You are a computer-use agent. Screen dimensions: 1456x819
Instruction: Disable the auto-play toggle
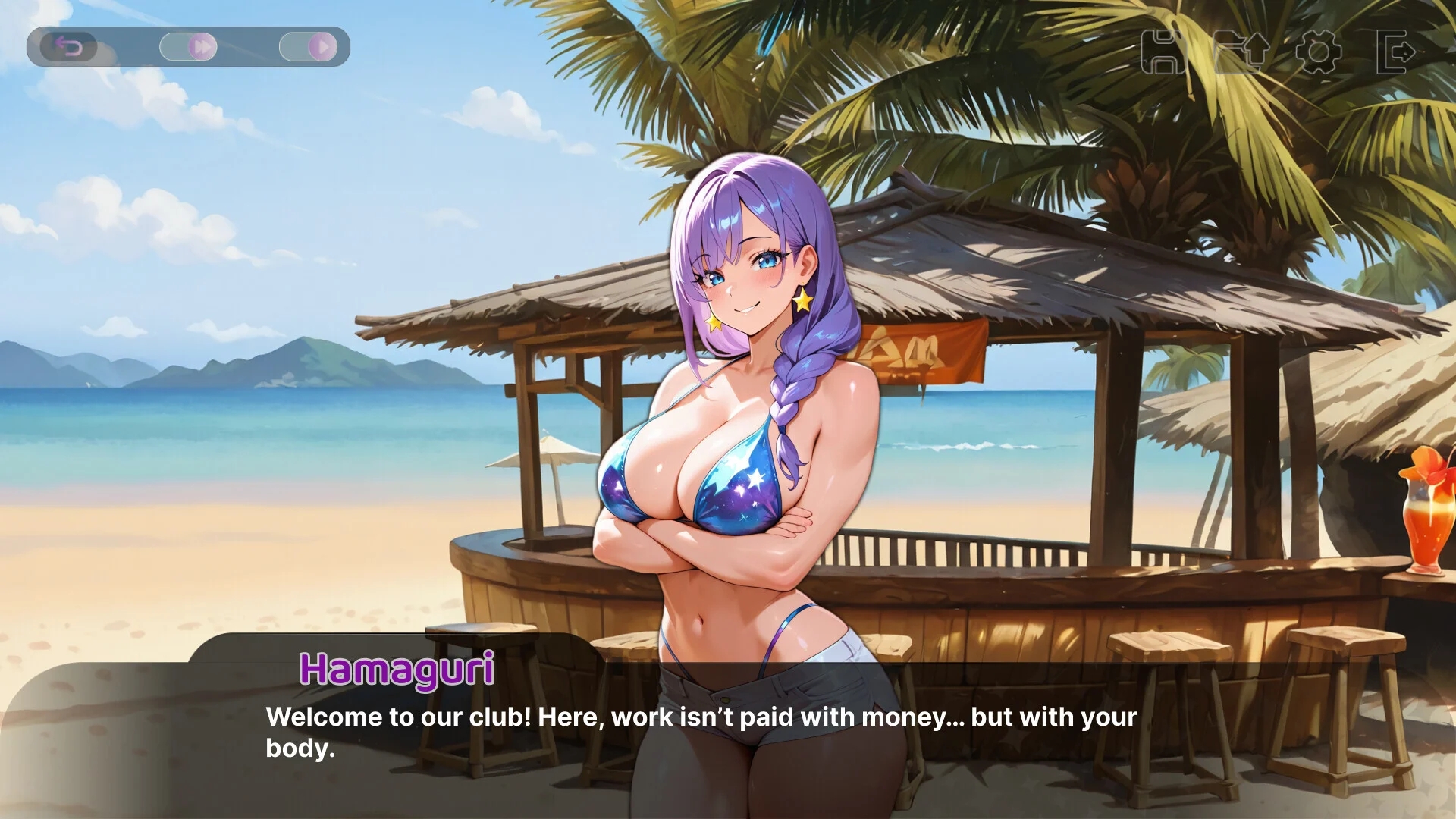[x=309, y=46]
